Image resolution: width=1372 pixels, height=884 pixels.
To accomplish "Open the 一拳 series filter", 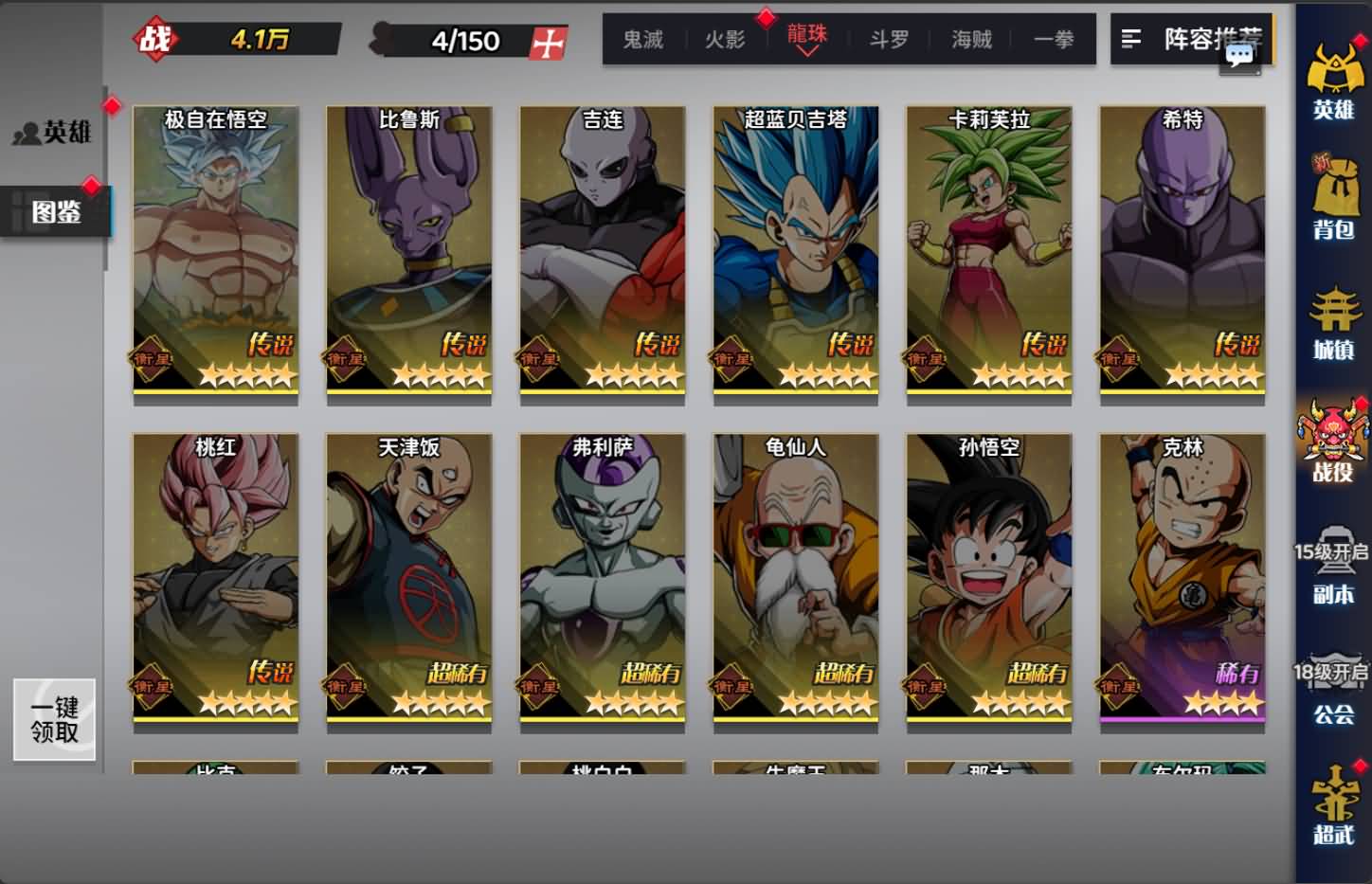I will [x=1054, y=40].
